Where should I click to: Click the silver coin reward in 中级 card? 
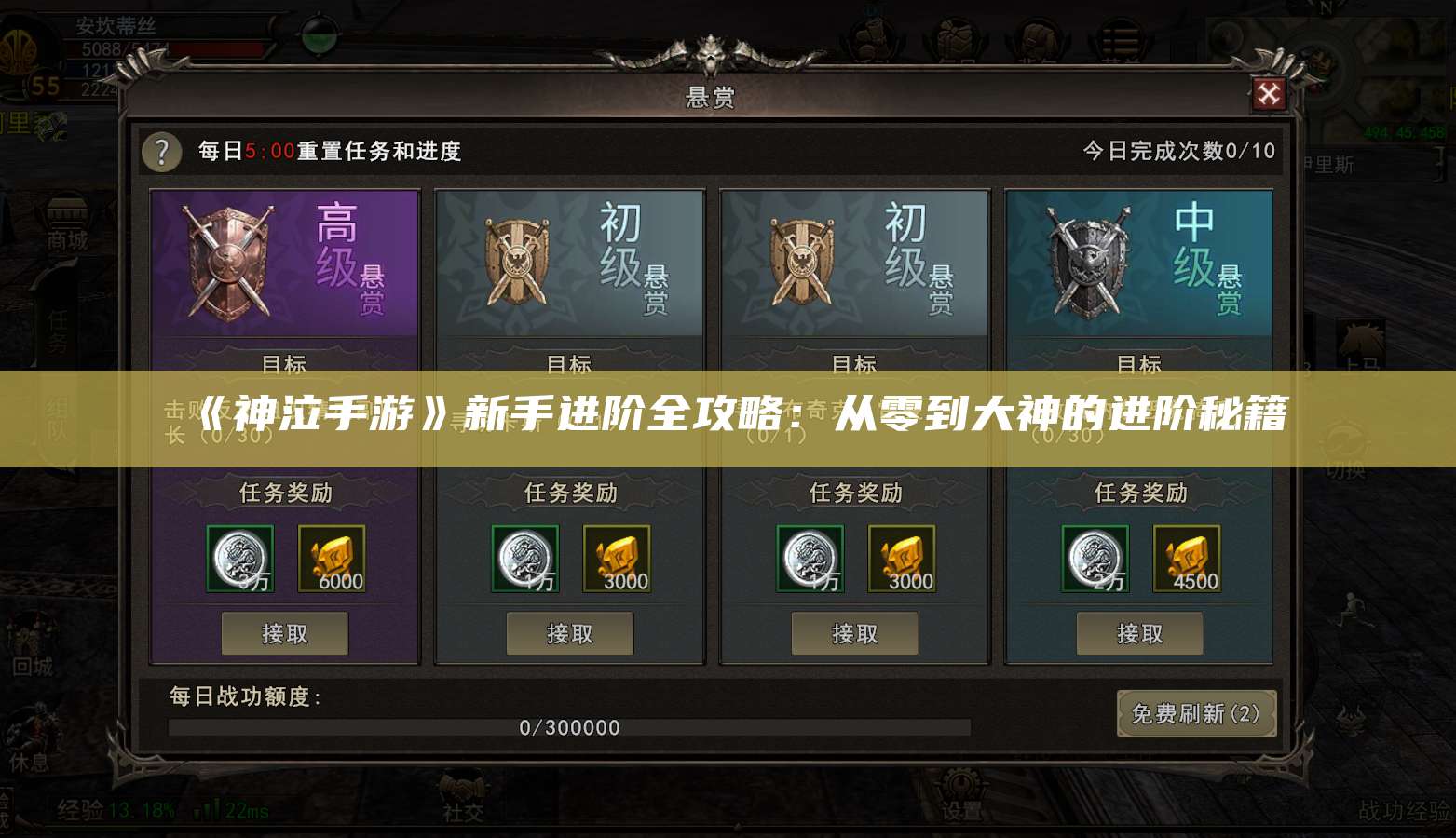tap(1096, 559)
